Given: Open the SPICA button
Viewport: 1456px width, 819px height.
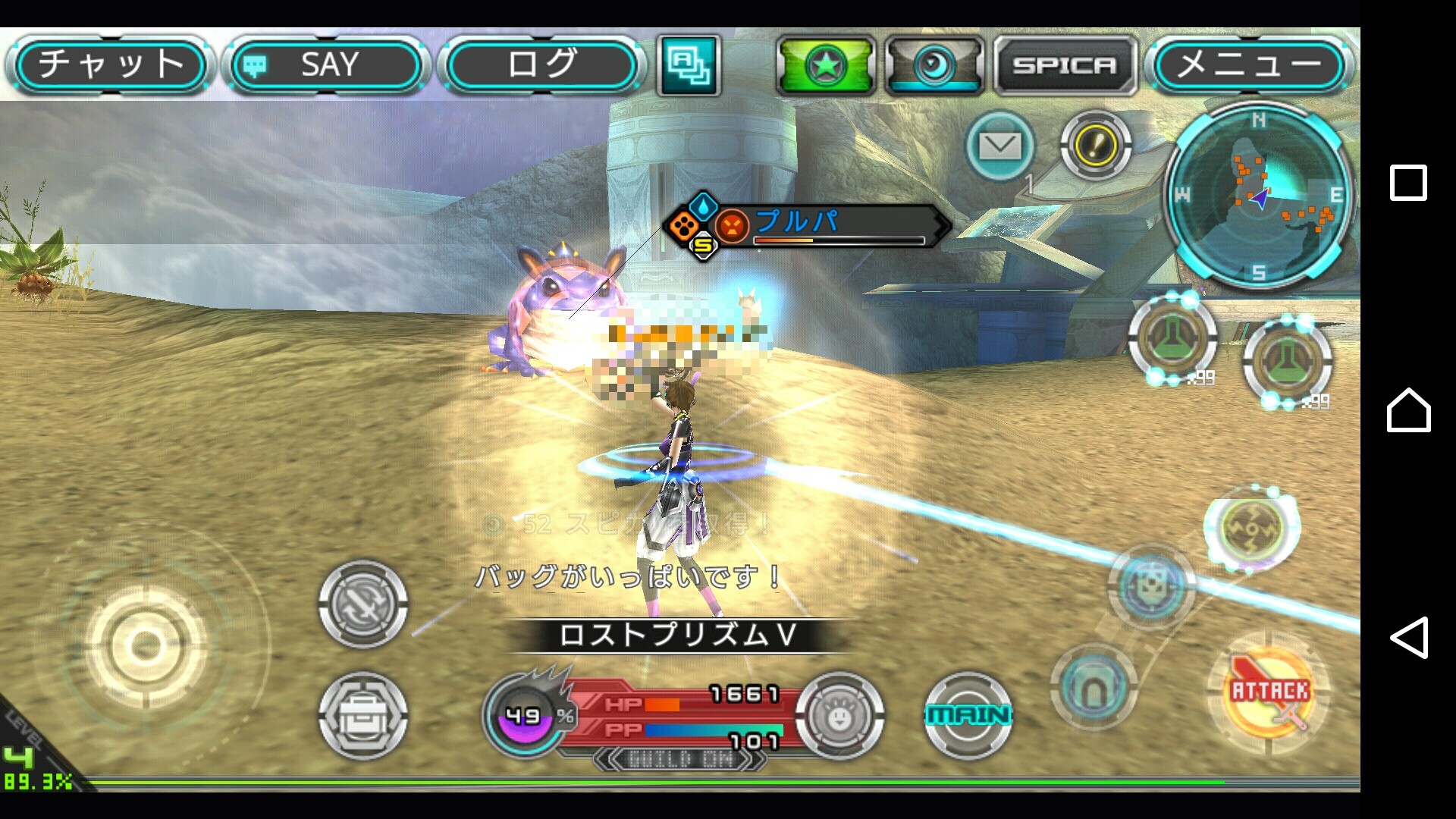Looking at the screenshot, I should click(1065, 65).
